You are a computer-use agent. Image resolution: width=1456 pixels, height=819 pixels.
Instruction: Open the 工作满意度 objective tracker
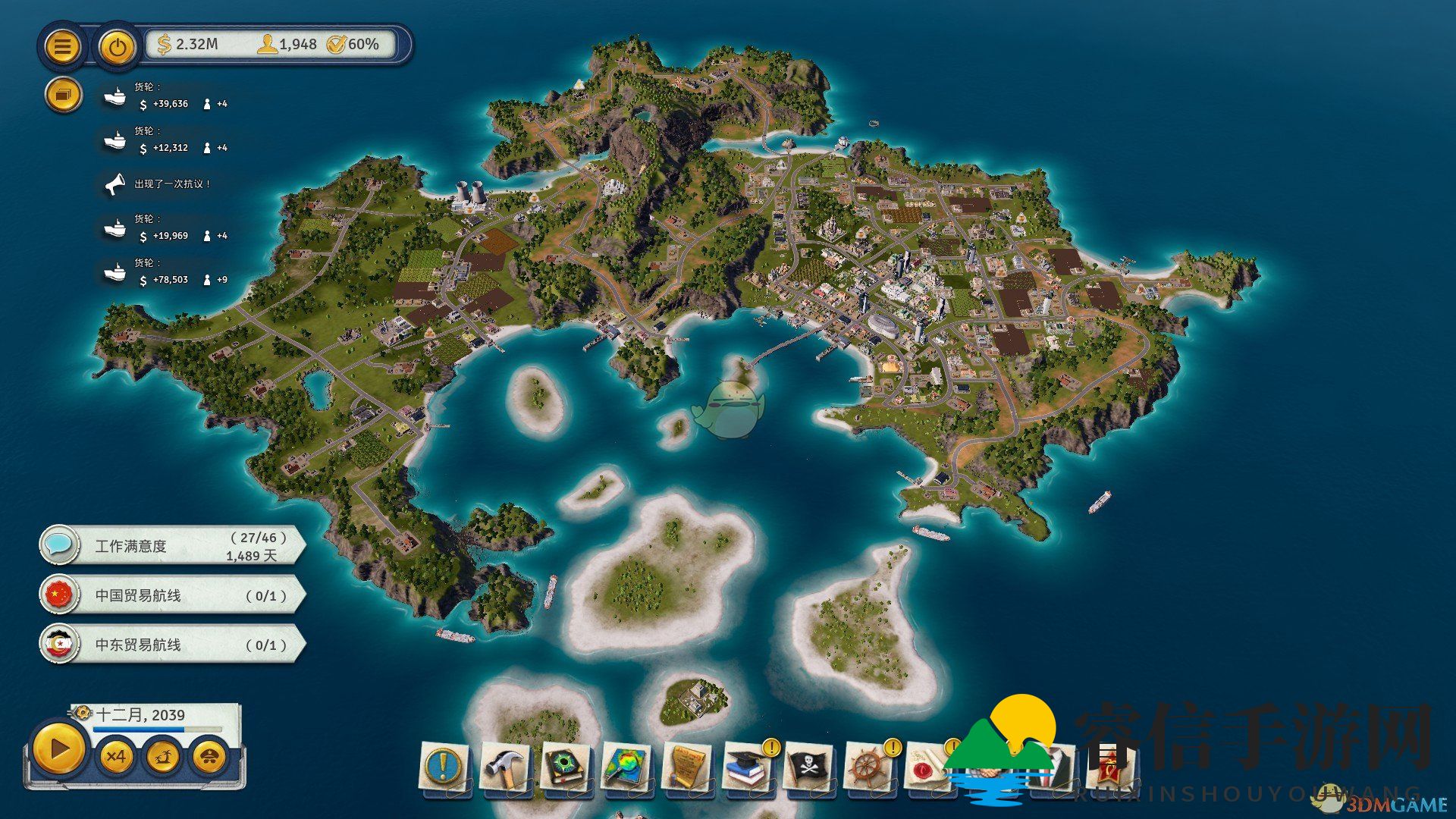click(173, 546)
